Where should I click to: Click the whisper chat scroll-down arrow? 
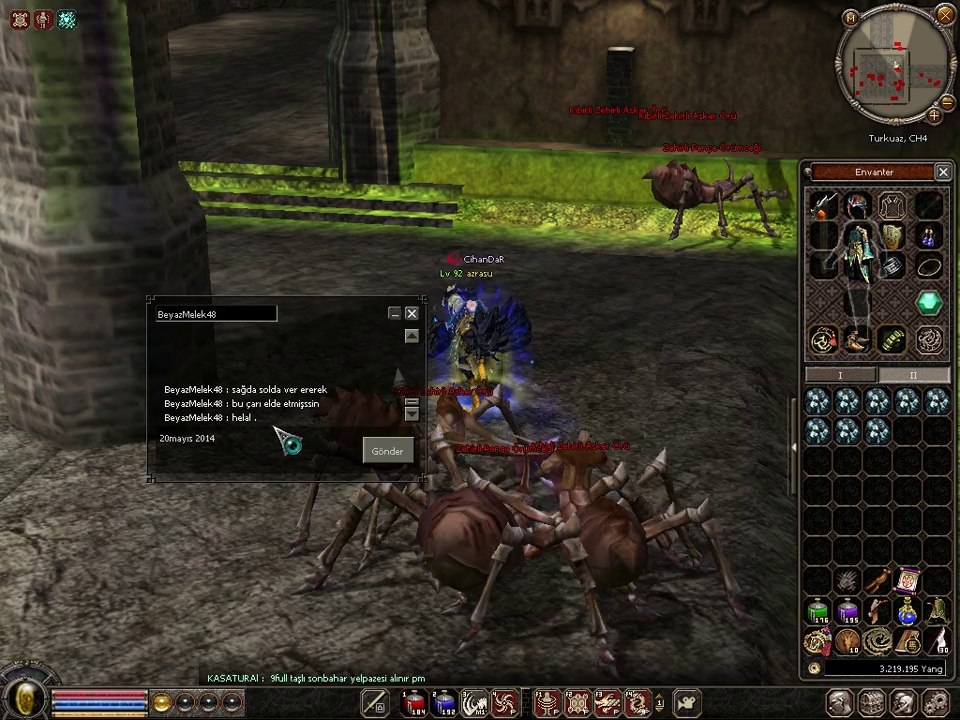tap(411, 413)
